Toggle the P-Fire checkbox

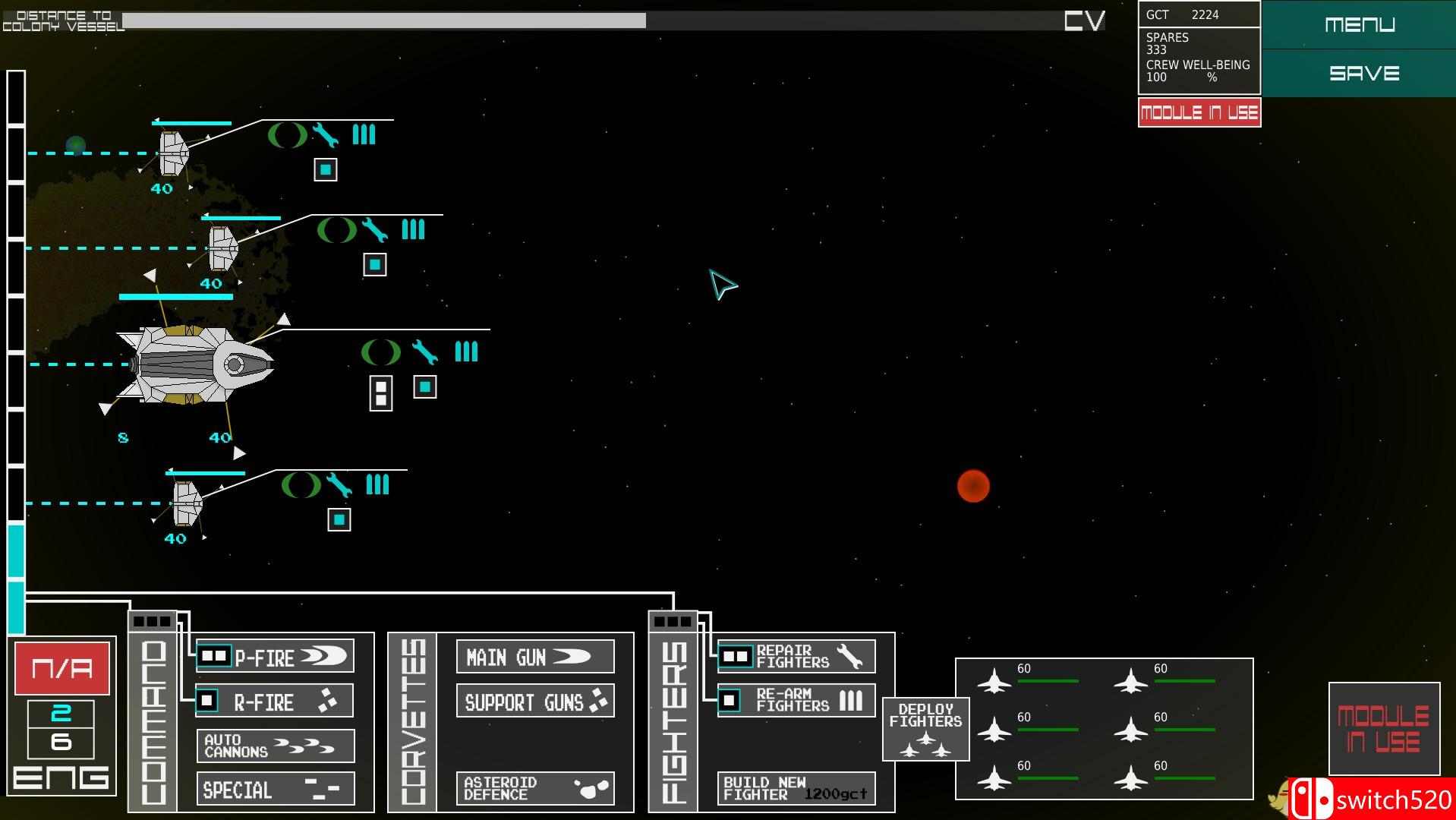click(x=213, y=655)
